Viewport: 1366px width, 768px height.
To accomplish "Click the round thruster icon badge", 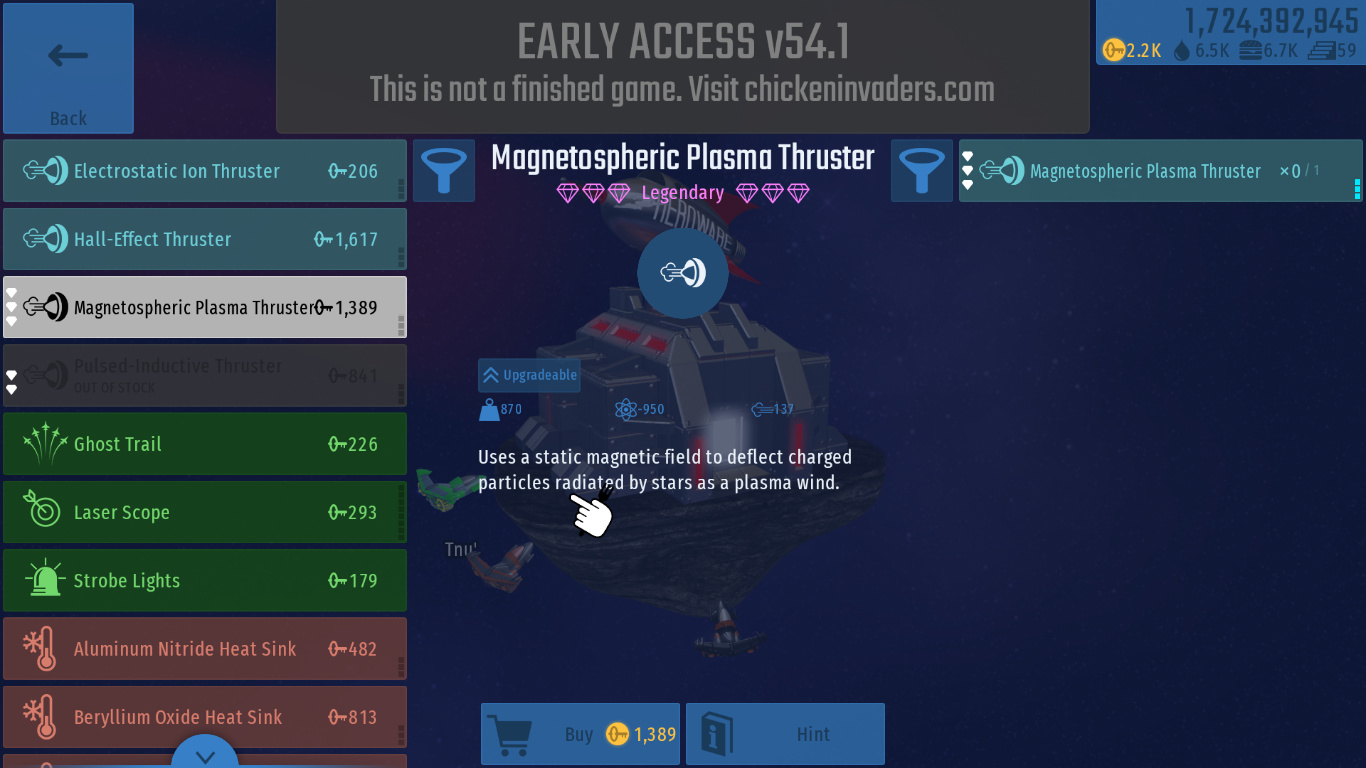I will (683, 273).
